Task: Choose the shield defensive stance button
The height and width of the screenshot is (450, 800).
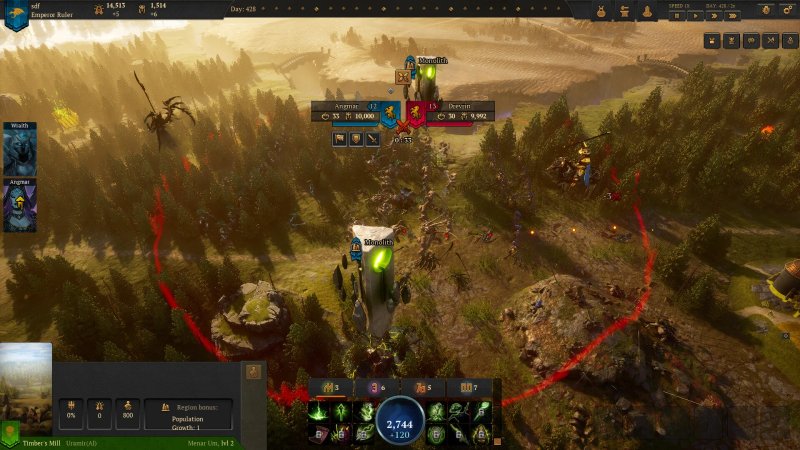Action: pos(356,139)
